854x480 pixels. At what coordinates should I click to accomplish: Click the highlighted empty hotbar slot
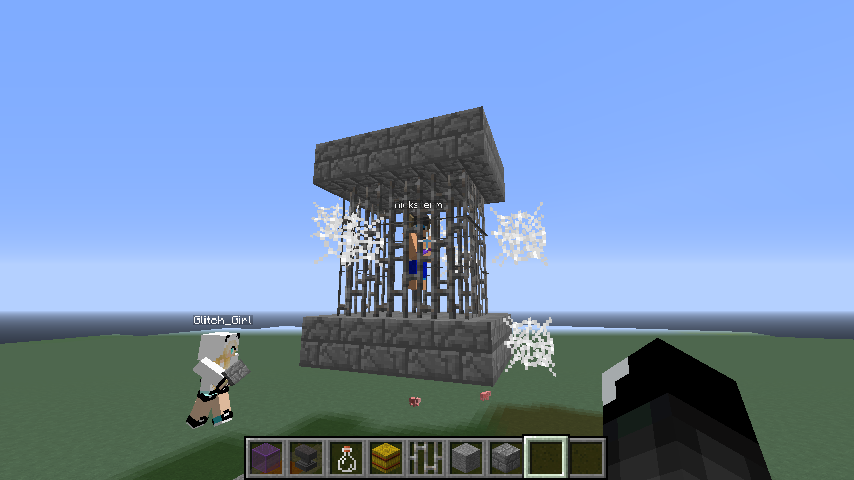(546, 458)
